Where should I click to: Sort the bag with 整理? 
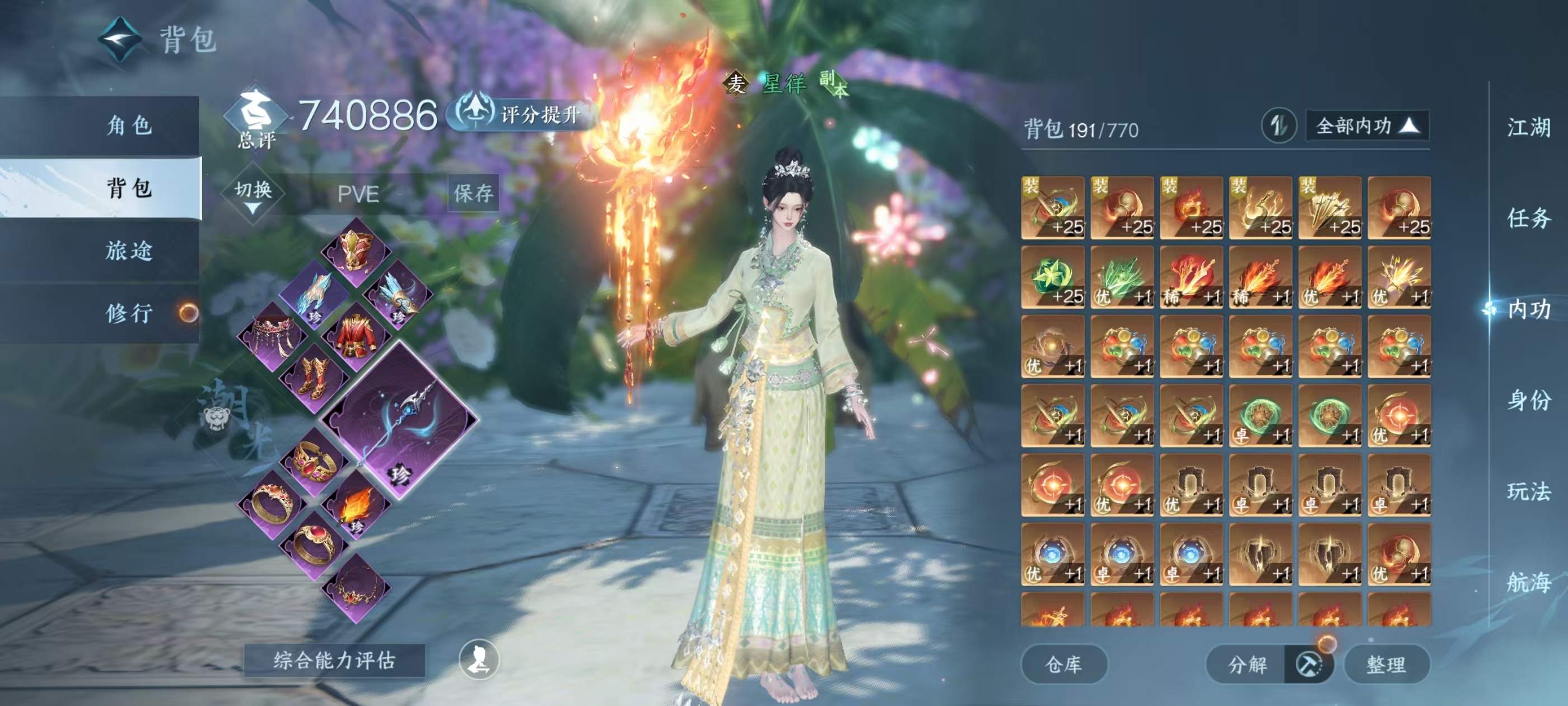point(1386,664)
